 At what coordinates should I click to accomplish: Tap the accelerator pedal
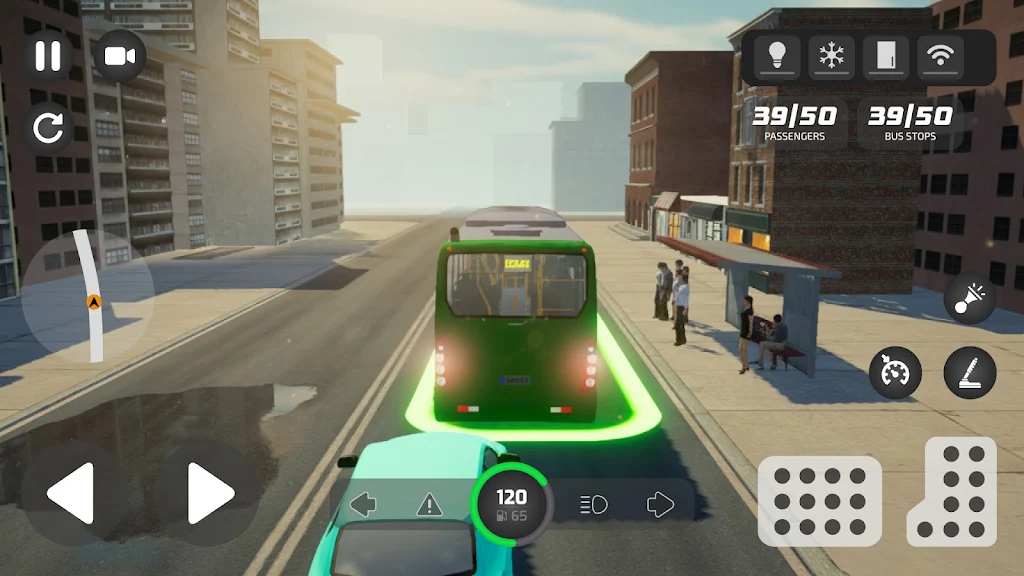click(x=951, y=491)
